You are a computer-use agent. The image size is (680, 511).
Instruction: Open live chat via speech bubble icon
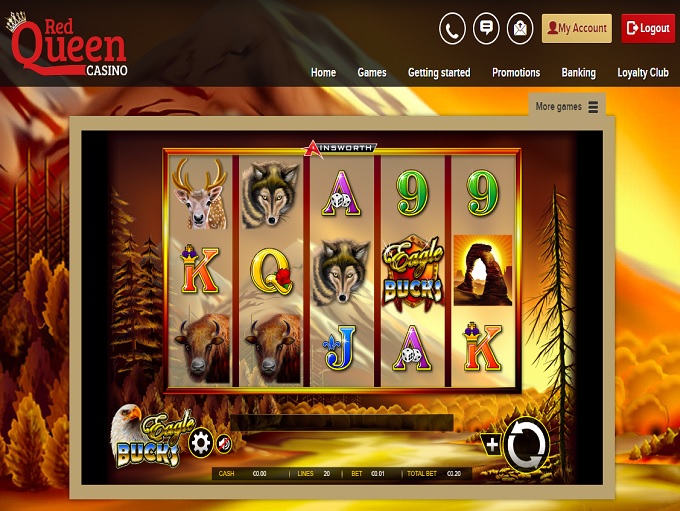click(x=486, y=28)
